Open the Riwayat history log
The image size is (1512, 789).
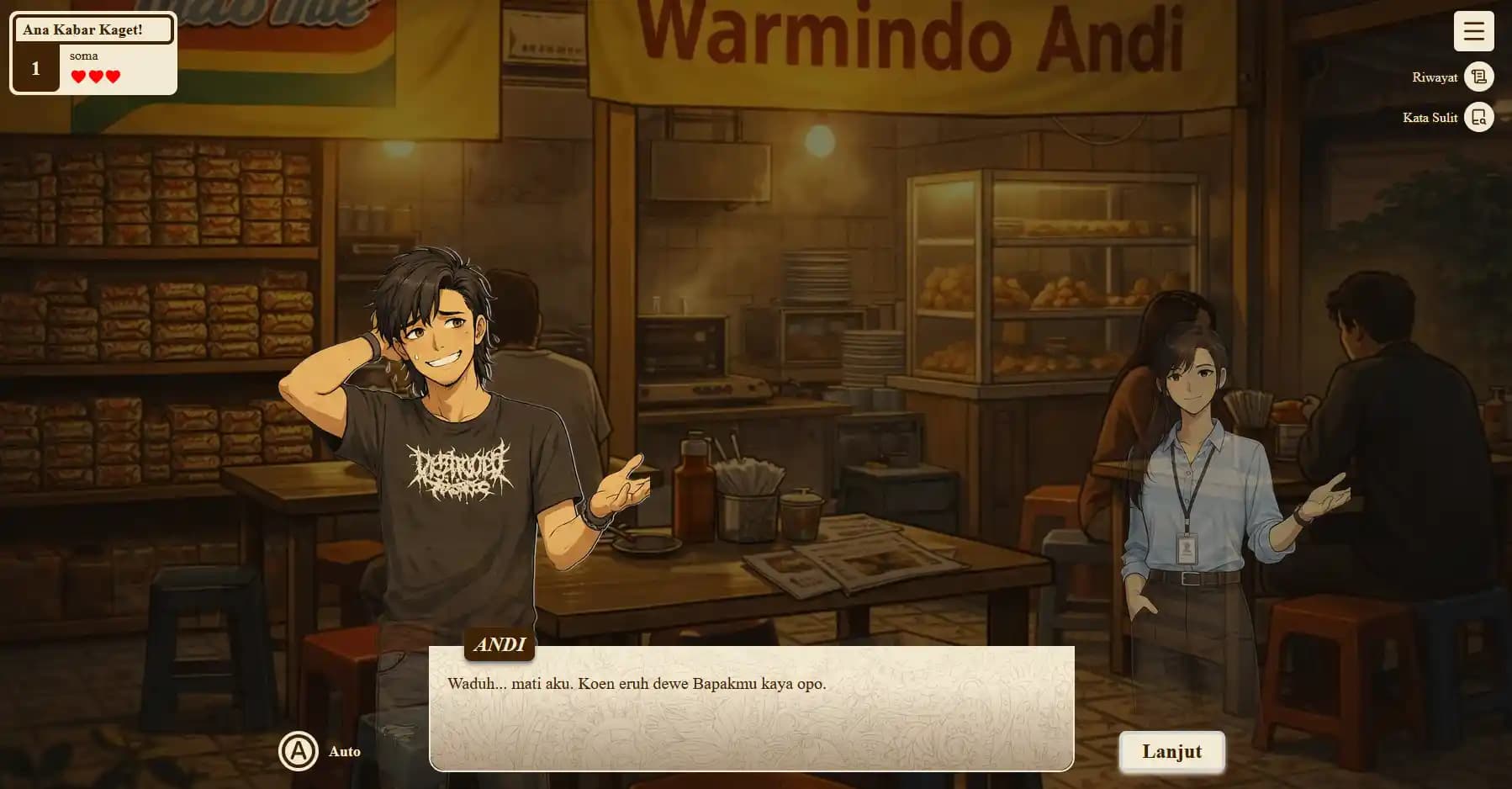point(1478,77)
